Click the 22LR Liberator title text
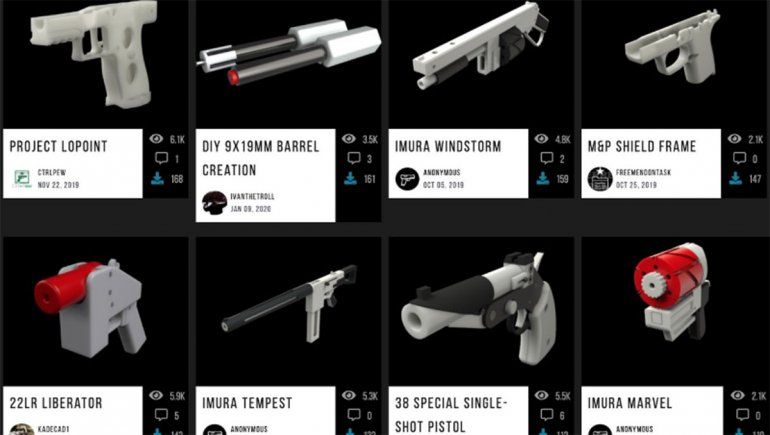 click(x=56, y=403)
